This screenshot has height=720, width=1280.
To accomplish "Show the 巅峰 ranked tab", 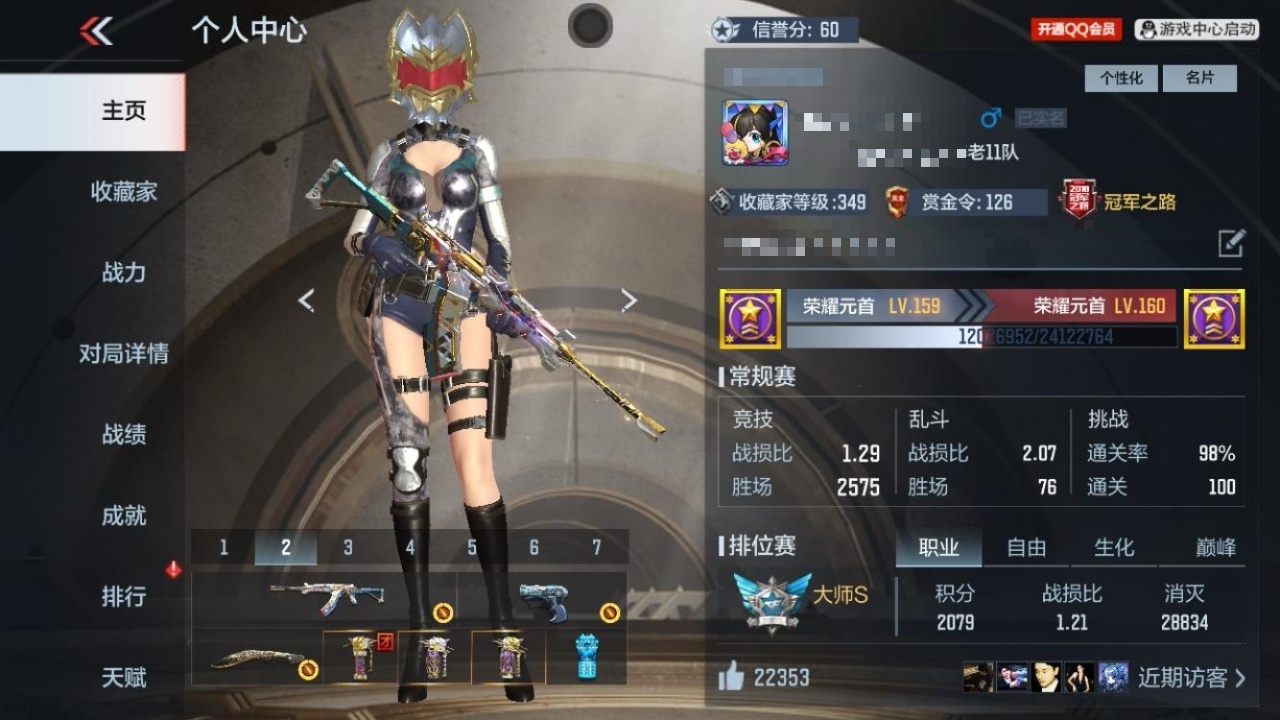I will pyautogui.click(x=1215, y=547).
